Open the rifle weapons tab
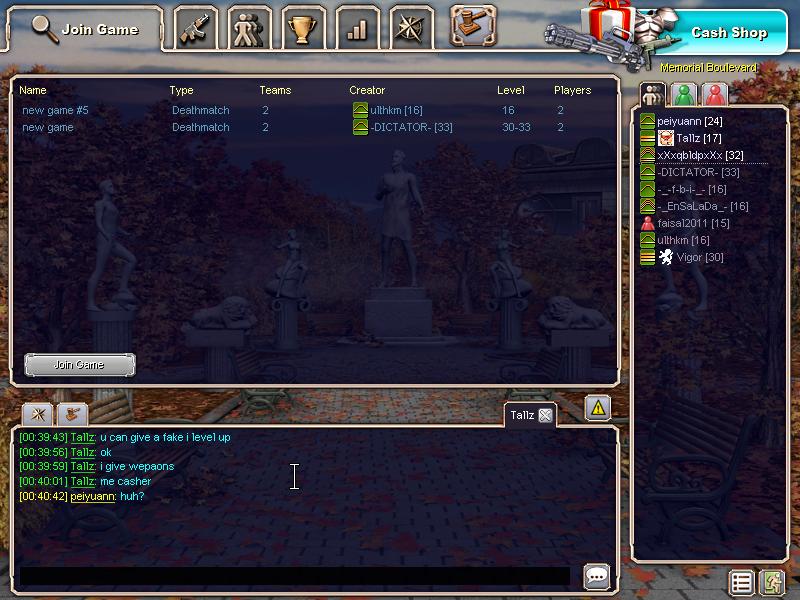 pos(196,29)
